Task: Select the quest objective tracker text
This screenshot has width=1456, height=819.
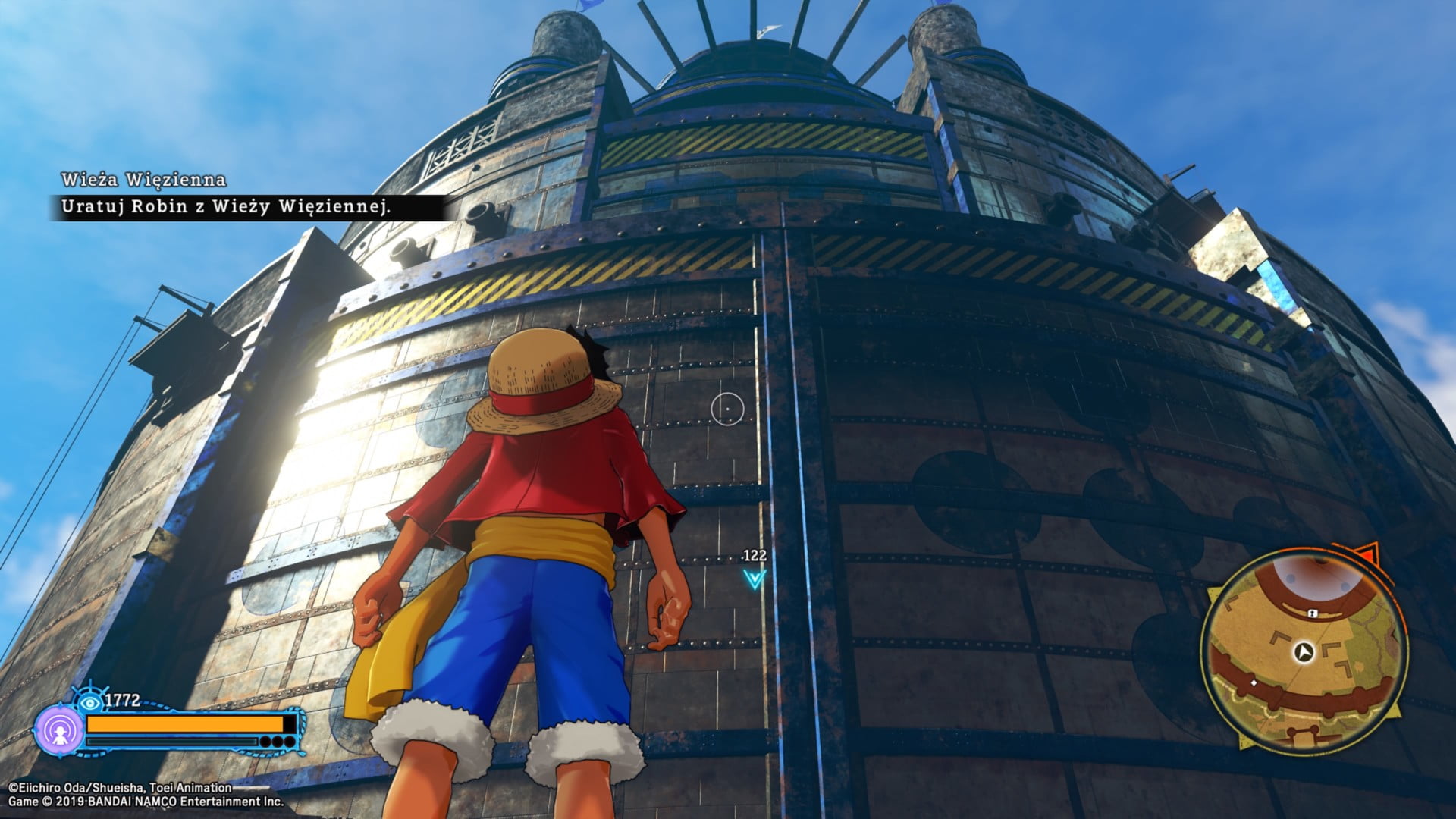Action: (226, 206)
